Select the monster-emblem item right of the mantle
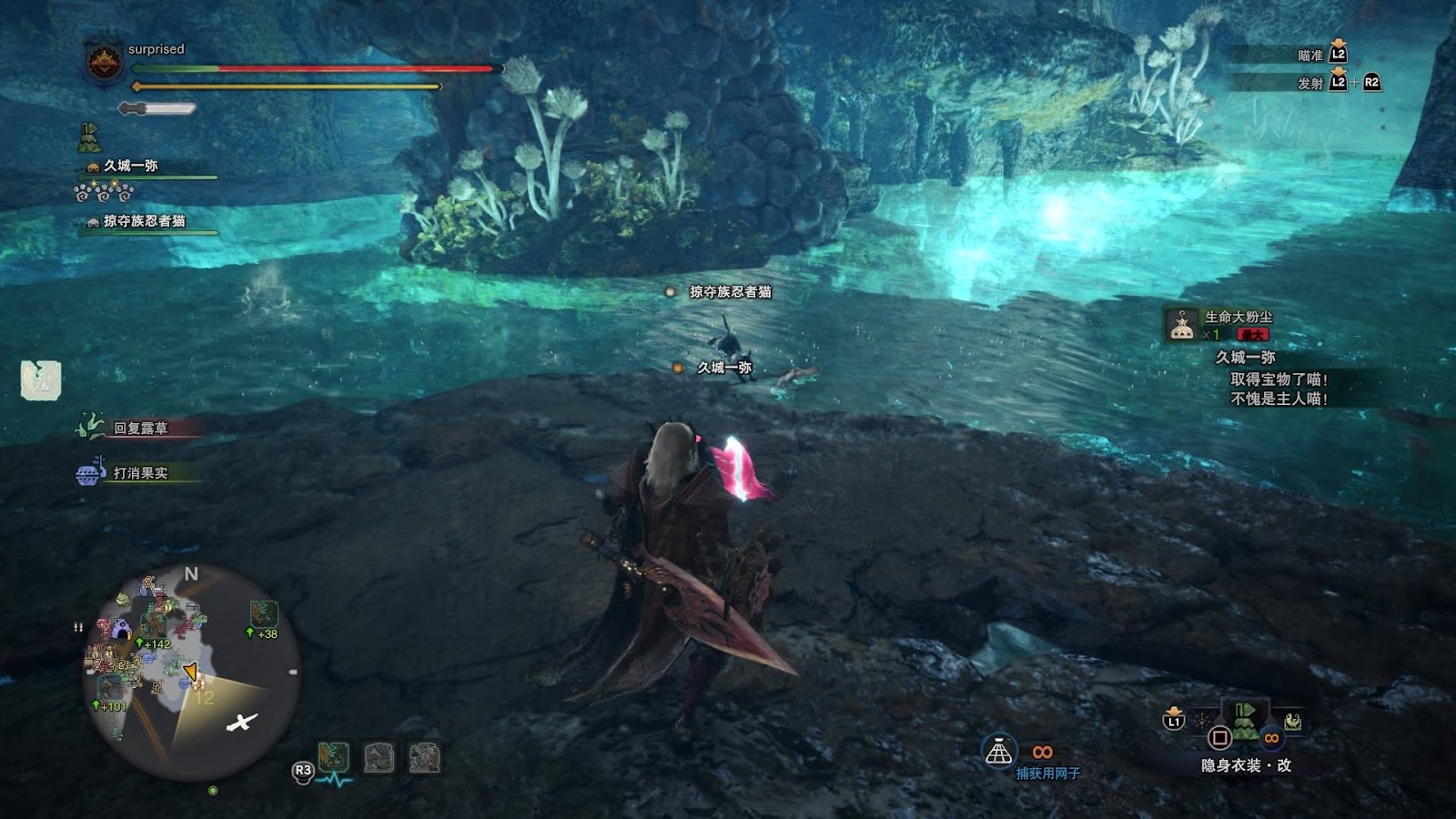This screenshot has height=819, width=1456. click(x=1292, y=723)
